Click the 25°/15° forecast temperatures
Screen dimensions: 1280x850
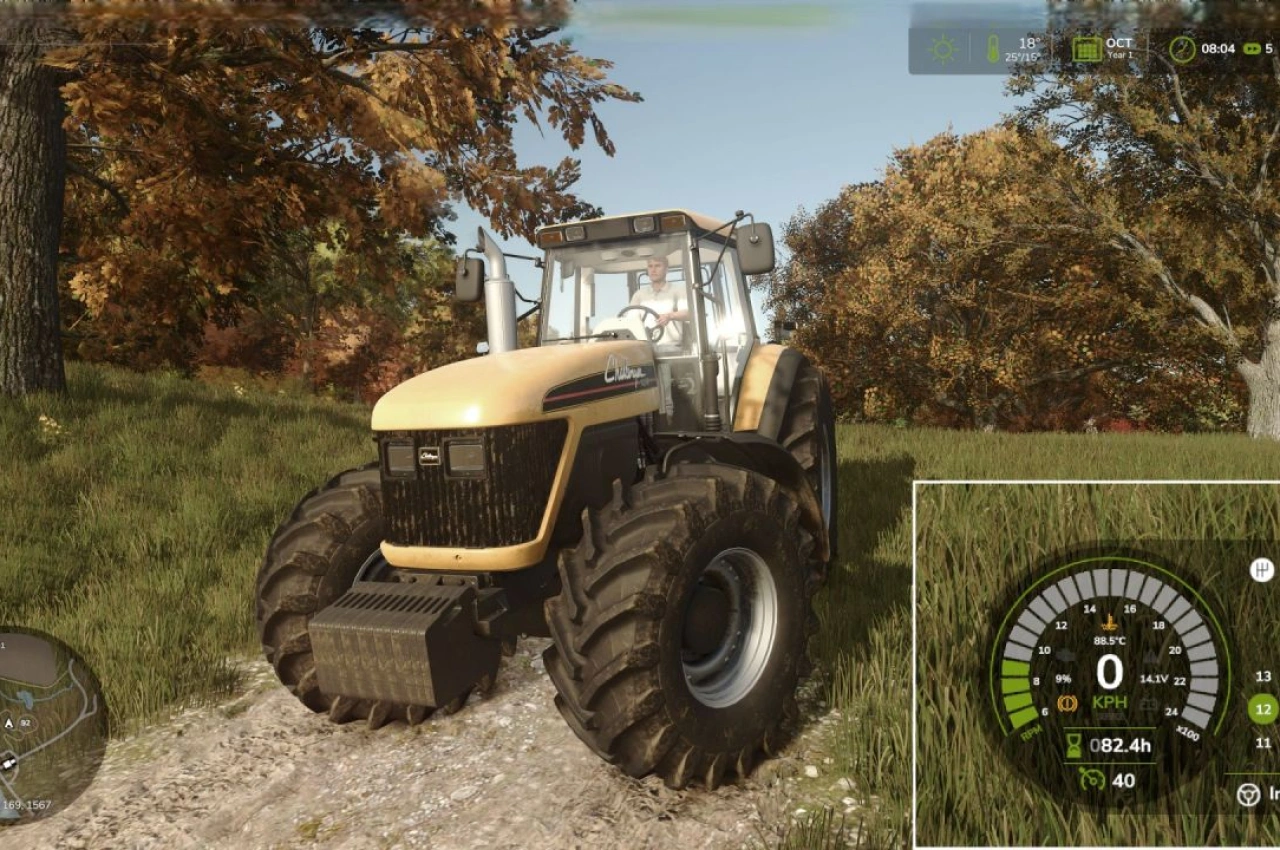pos(1023,57)
